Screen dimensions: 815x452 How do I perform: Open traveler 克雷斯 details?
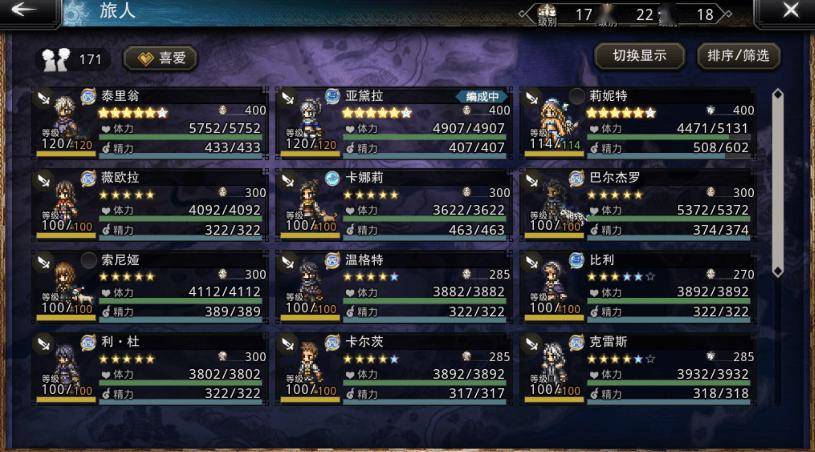coord(638,368)
